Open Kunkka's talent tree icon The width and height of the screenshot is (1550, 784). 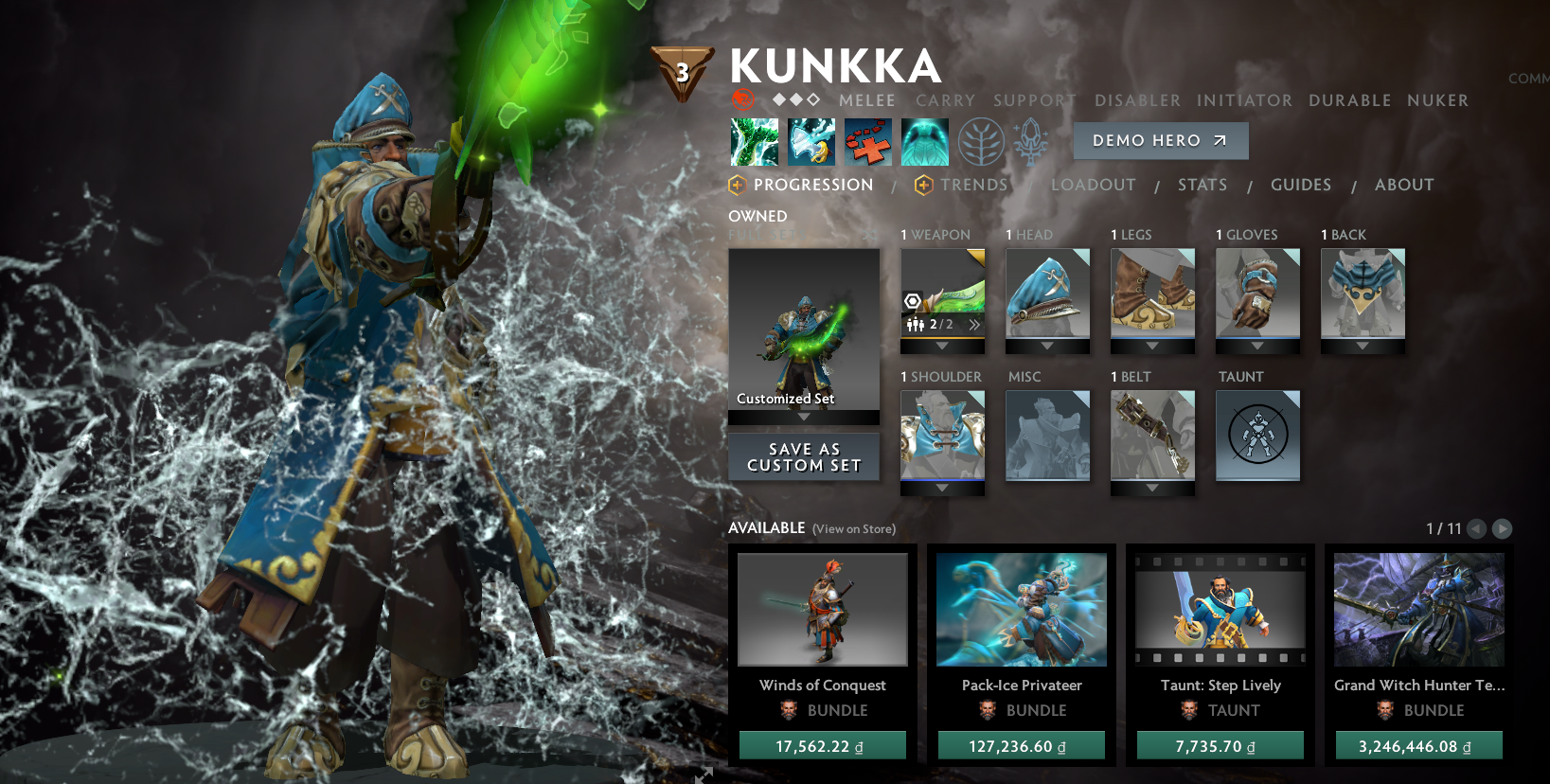[982, 140]
